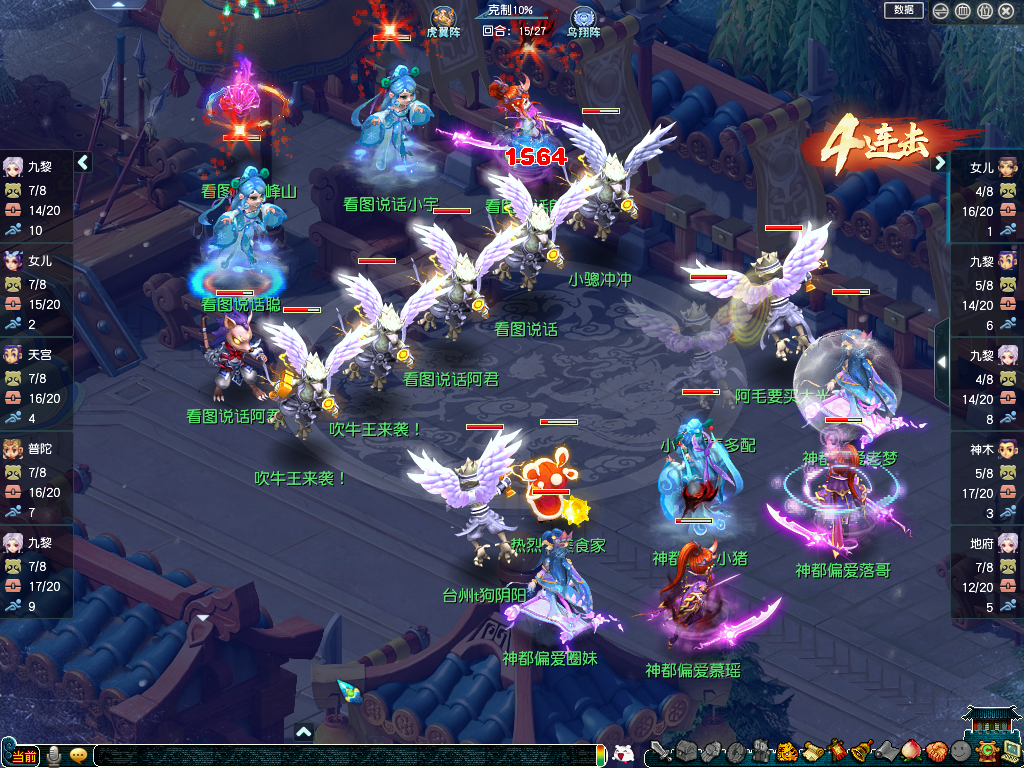
Task: Switch the chat channel with 当前
Action: [x=22, y=756]
